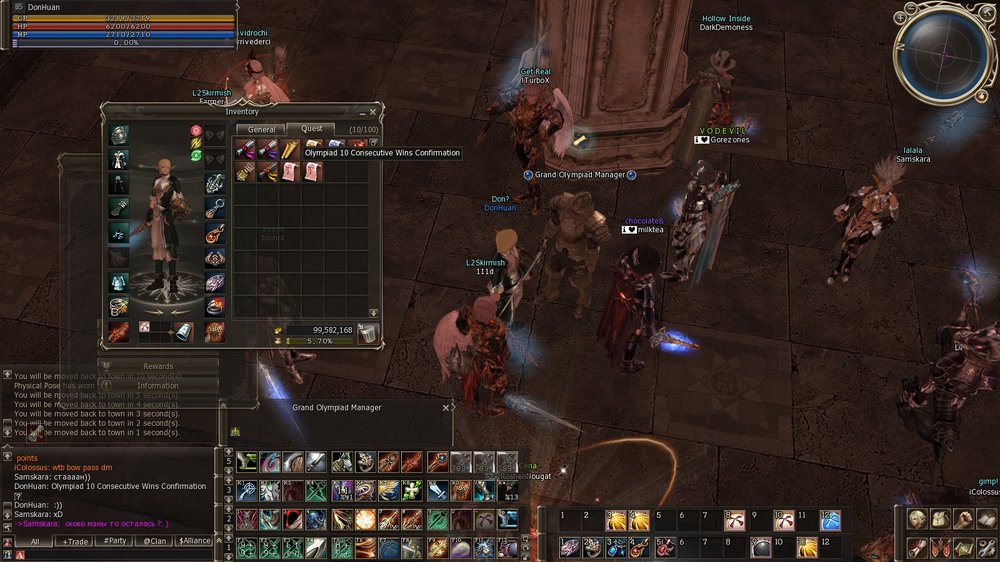Click the circular minimap radar
Viewport: 1000px width, 562px height.
[x=941, y=56]
